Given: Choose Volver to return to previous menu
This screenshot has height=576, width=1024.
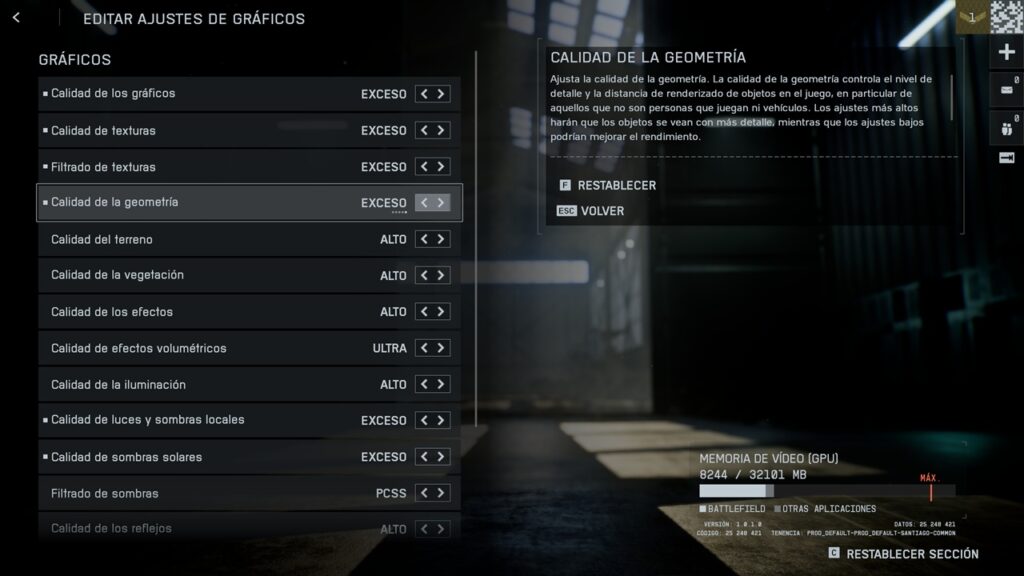Looking at the screenshot, I should (602, 211).
